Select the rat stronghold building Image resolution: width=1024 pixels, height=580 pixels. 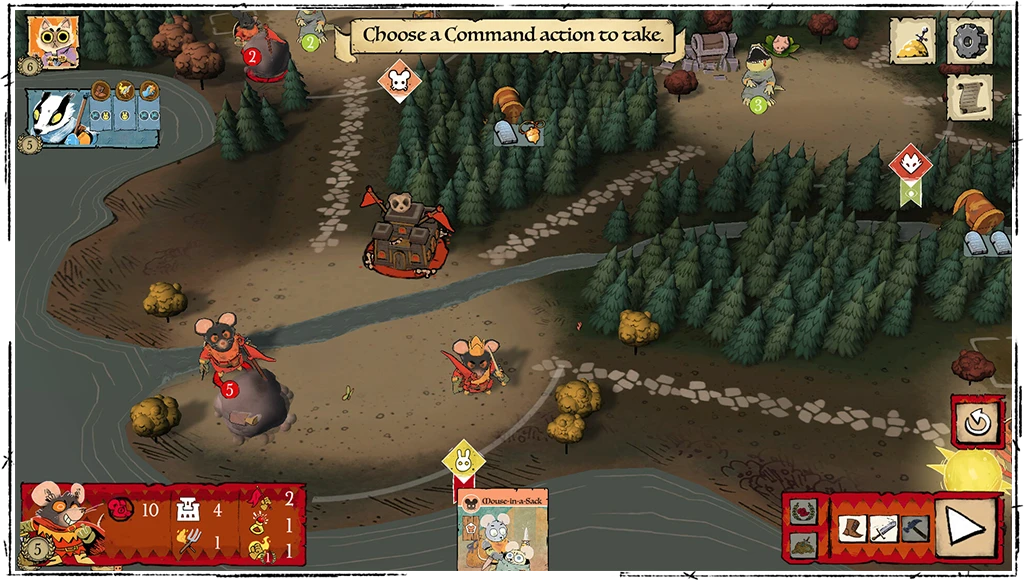click(x=405, y=232)
